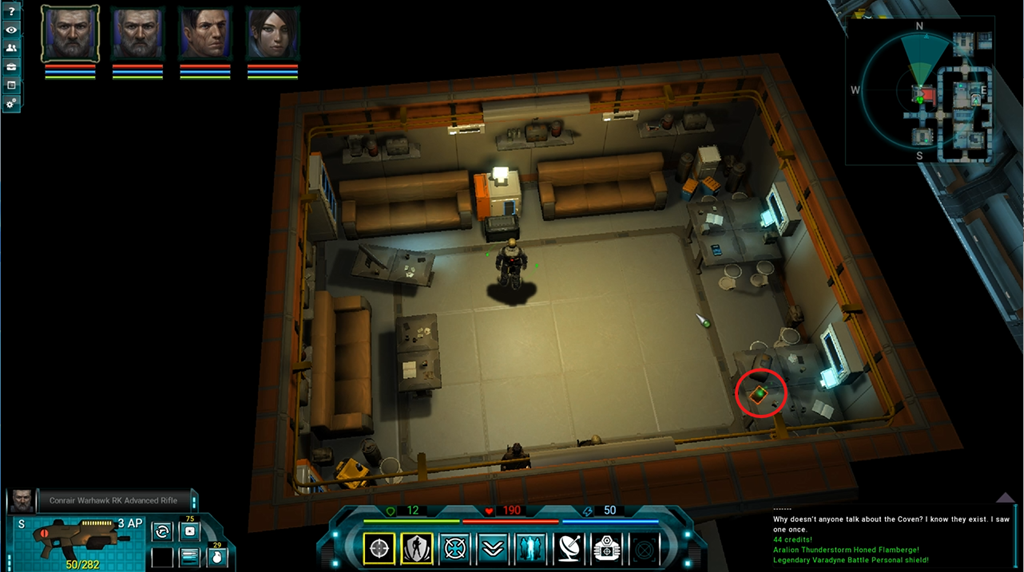Open the gear settings button
The image size is (1024, 572).
click(11, 103)
